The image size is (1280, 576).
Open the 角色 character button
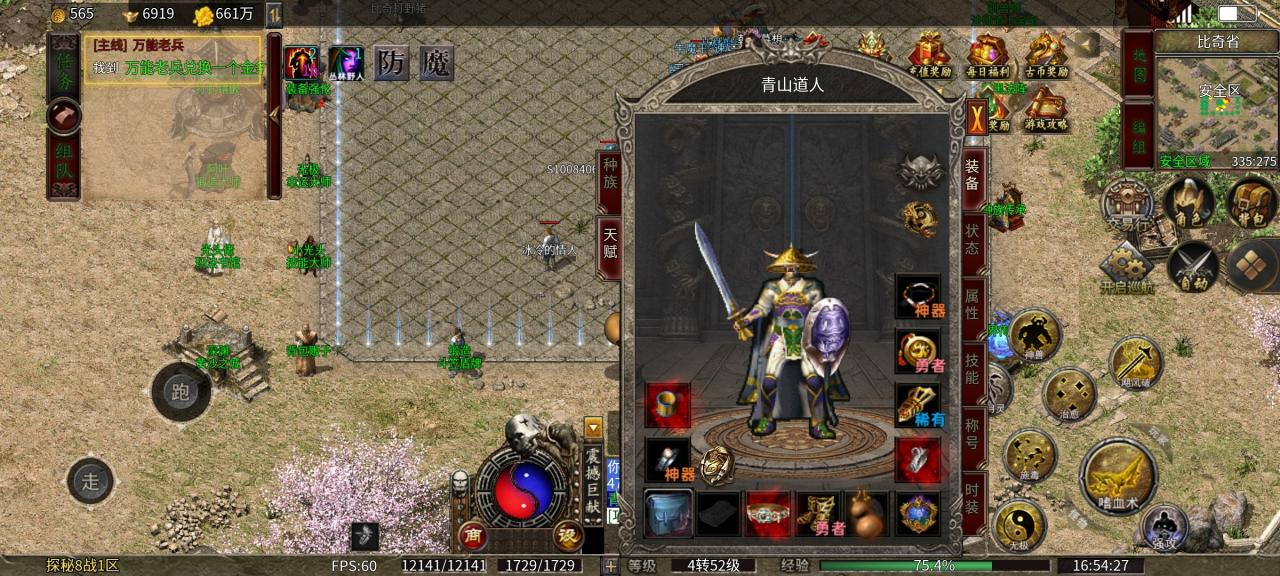[x=1189, y=203]
